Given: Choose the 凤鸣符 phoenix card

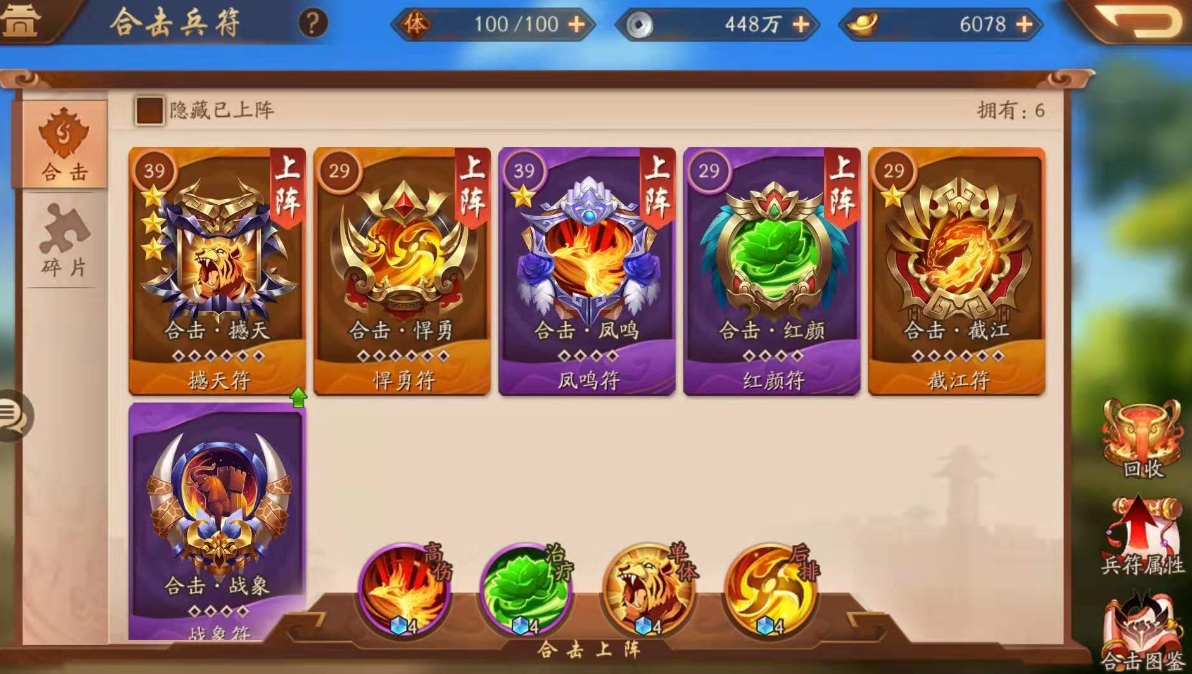Looking at the screenshot, I should tap(587, 271).
